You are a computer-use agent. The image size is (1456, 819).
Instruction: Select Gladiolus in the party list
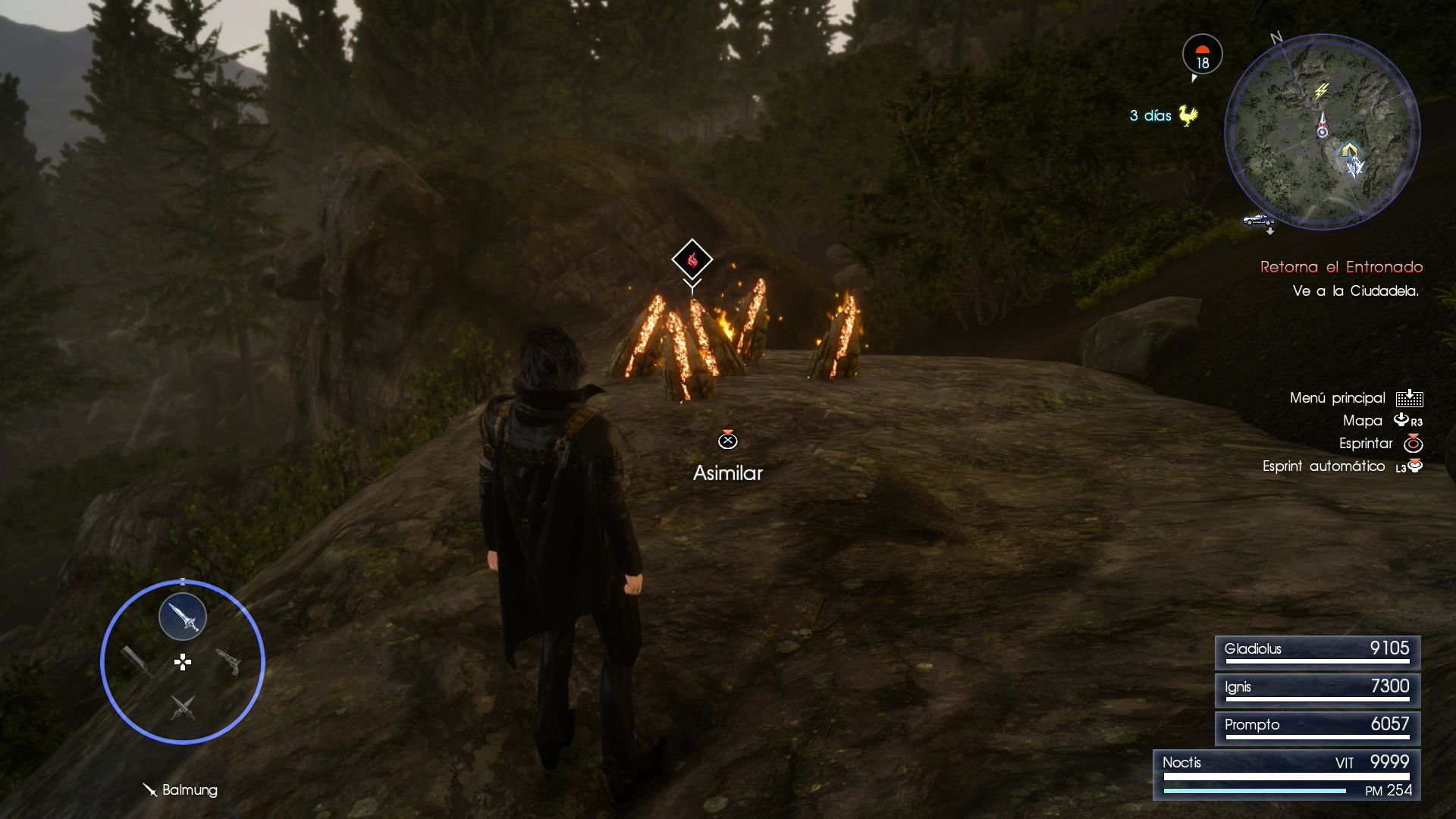tap(1317, 651)
